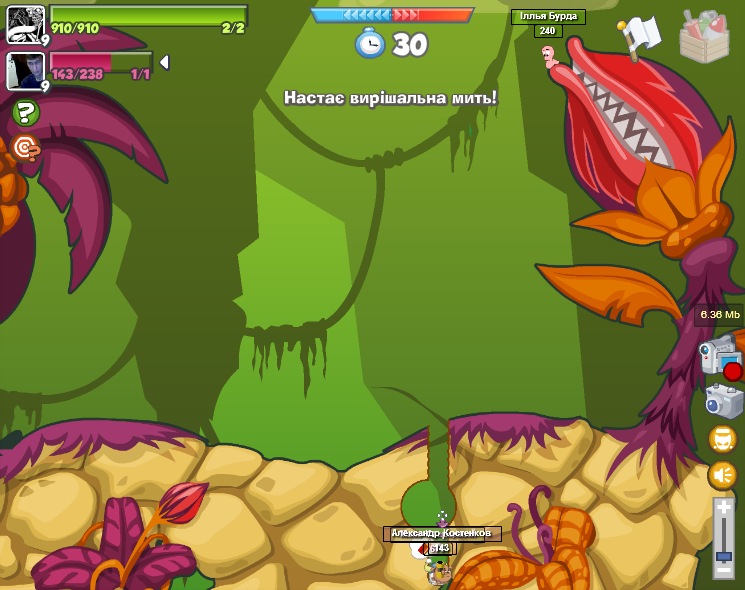Start video recording with the camcorder icon
This screenshot has height=590, width=745.
[719, 357]
